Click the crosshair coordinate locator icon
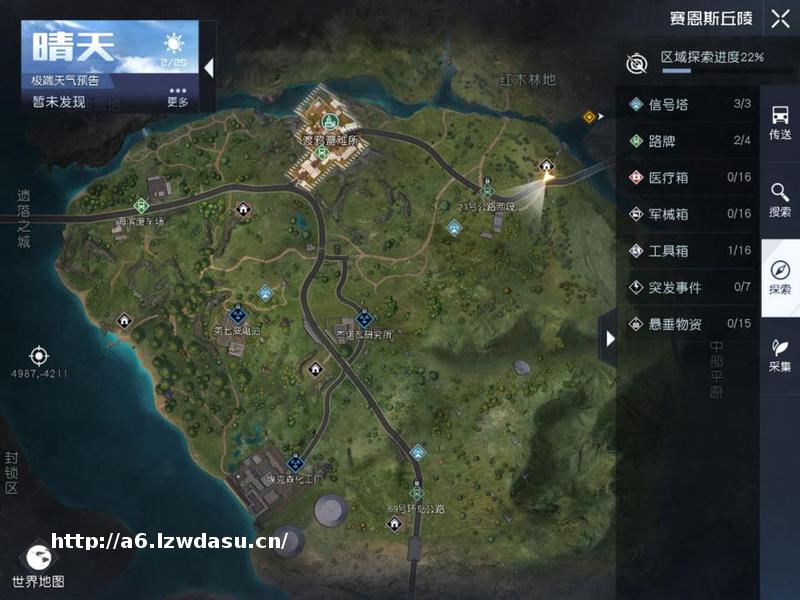This screenshot has width=800, height=600. coord(39,355)
